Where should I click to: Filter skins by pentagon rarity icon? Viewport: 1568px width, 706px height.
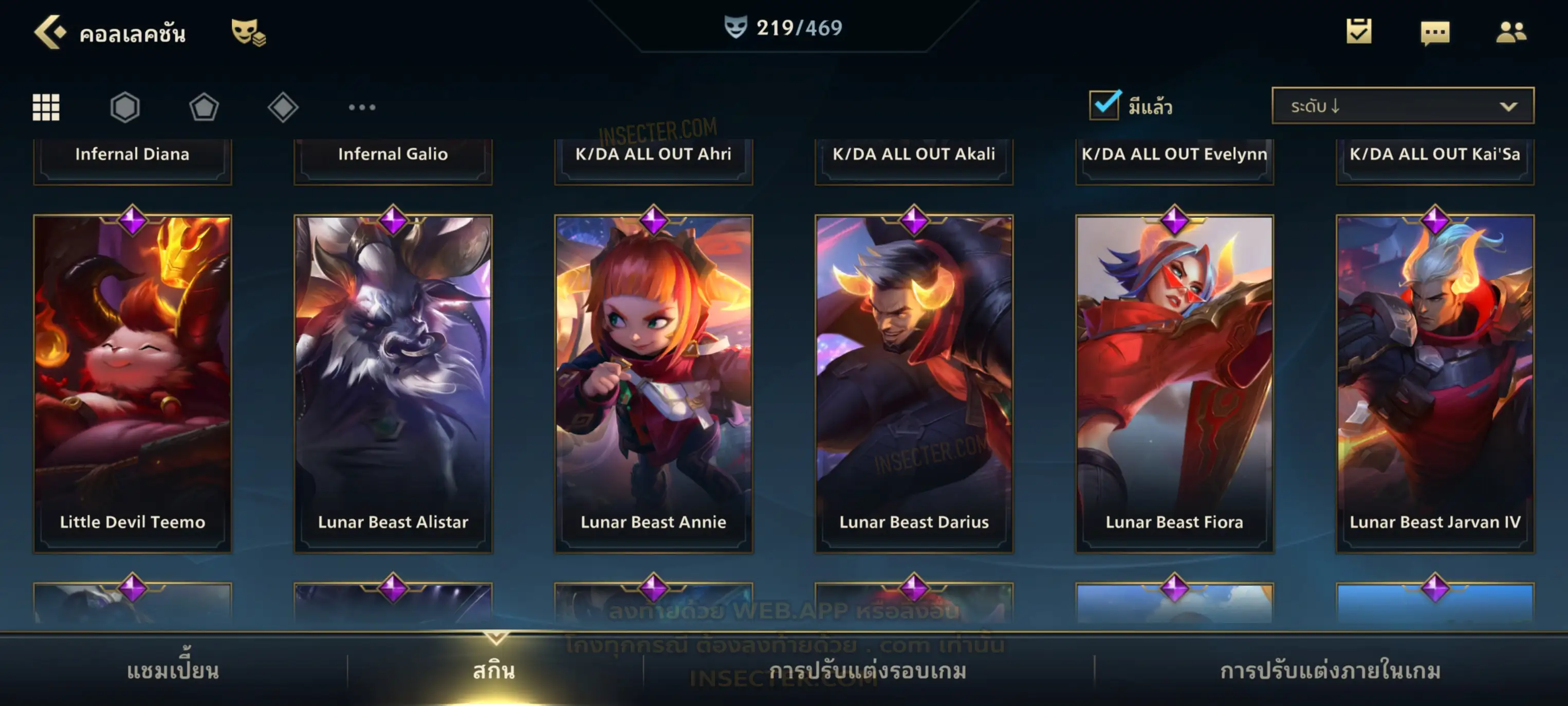click(x=204, y=107)
